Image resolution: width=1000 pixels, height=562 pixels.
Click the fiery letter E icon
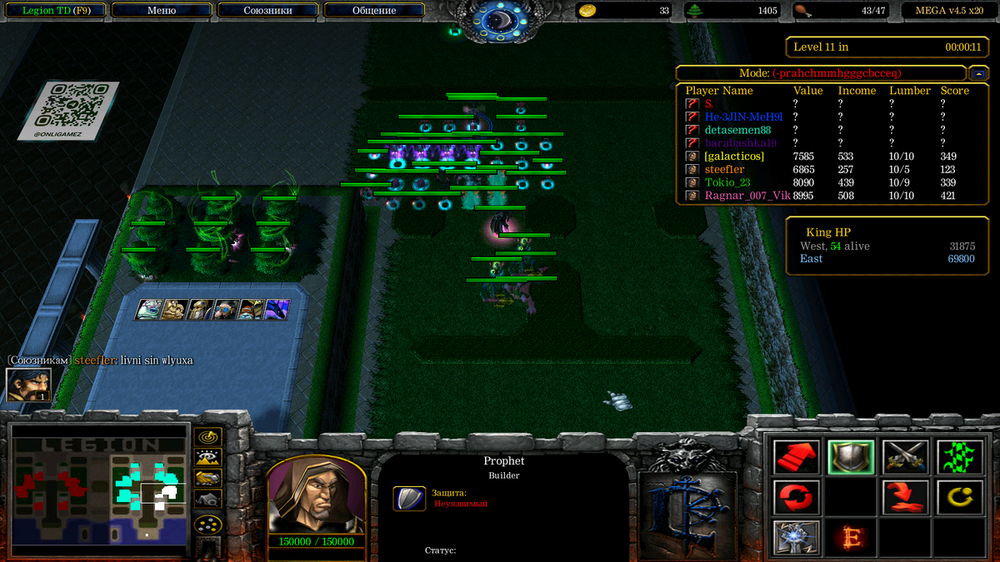[x=851, y=537]
